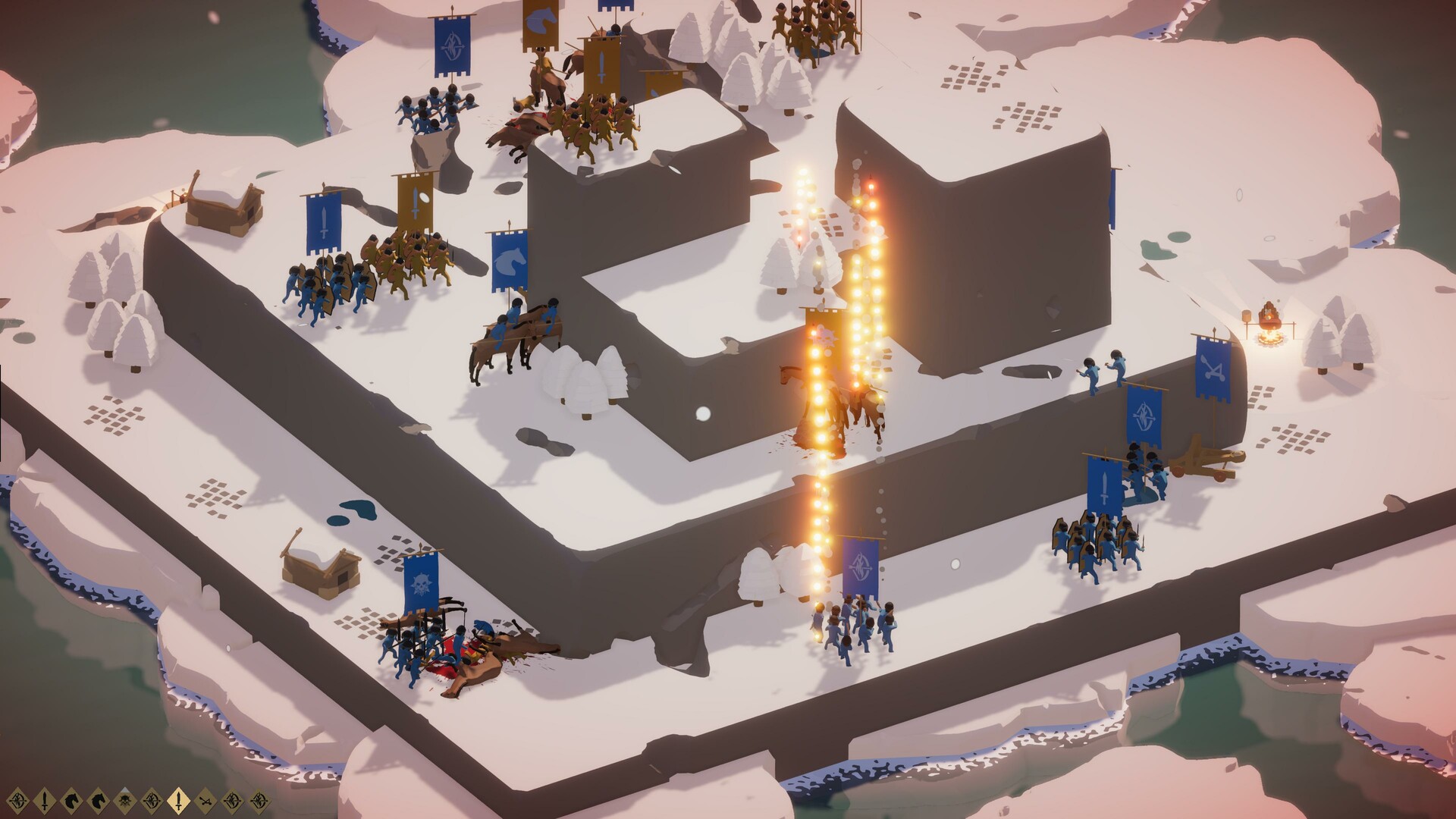Select the sword infantry unit icon
Screen dimensions: 1456x819
44,799
